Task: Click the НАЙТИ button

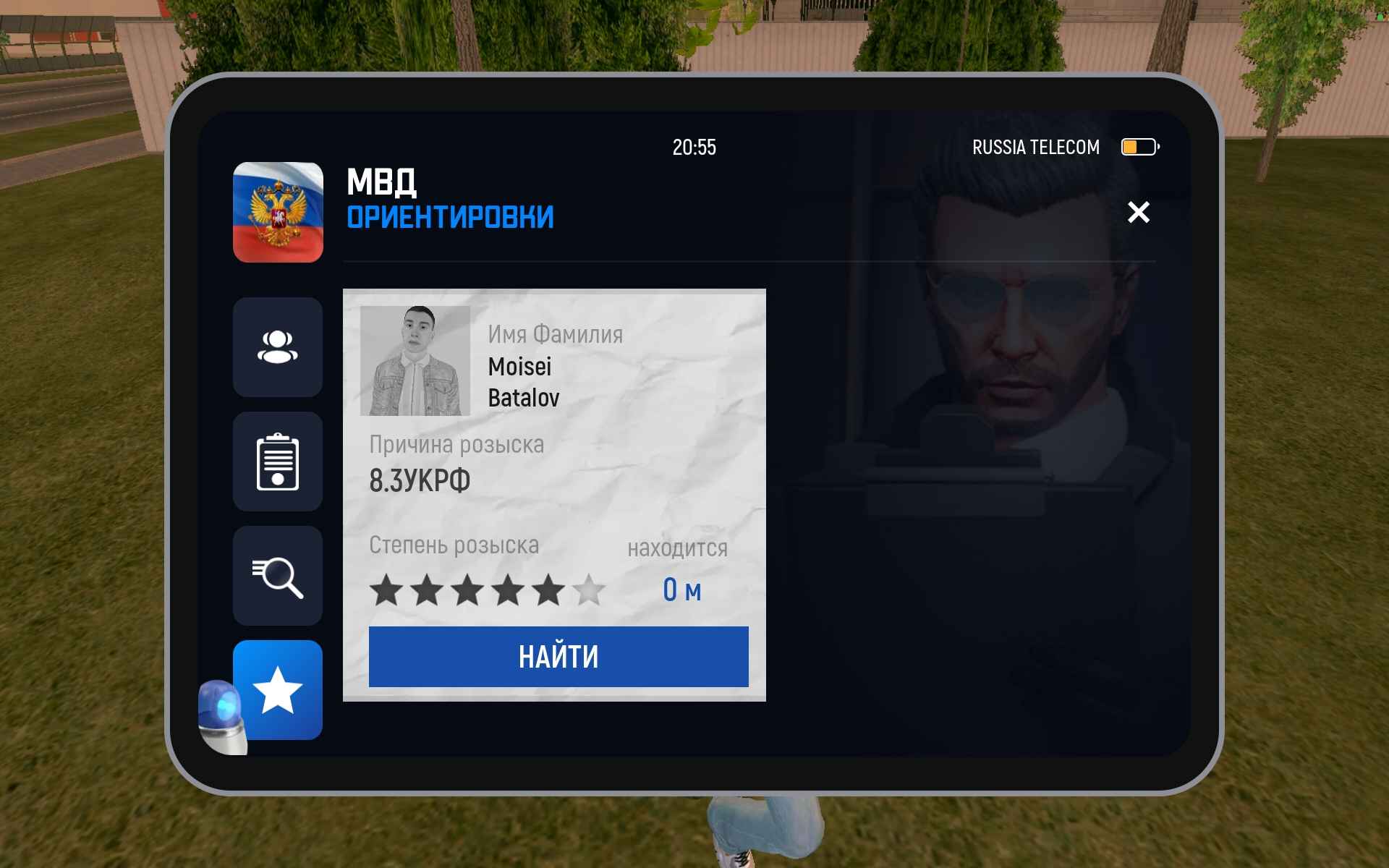Action: [558, 657]
